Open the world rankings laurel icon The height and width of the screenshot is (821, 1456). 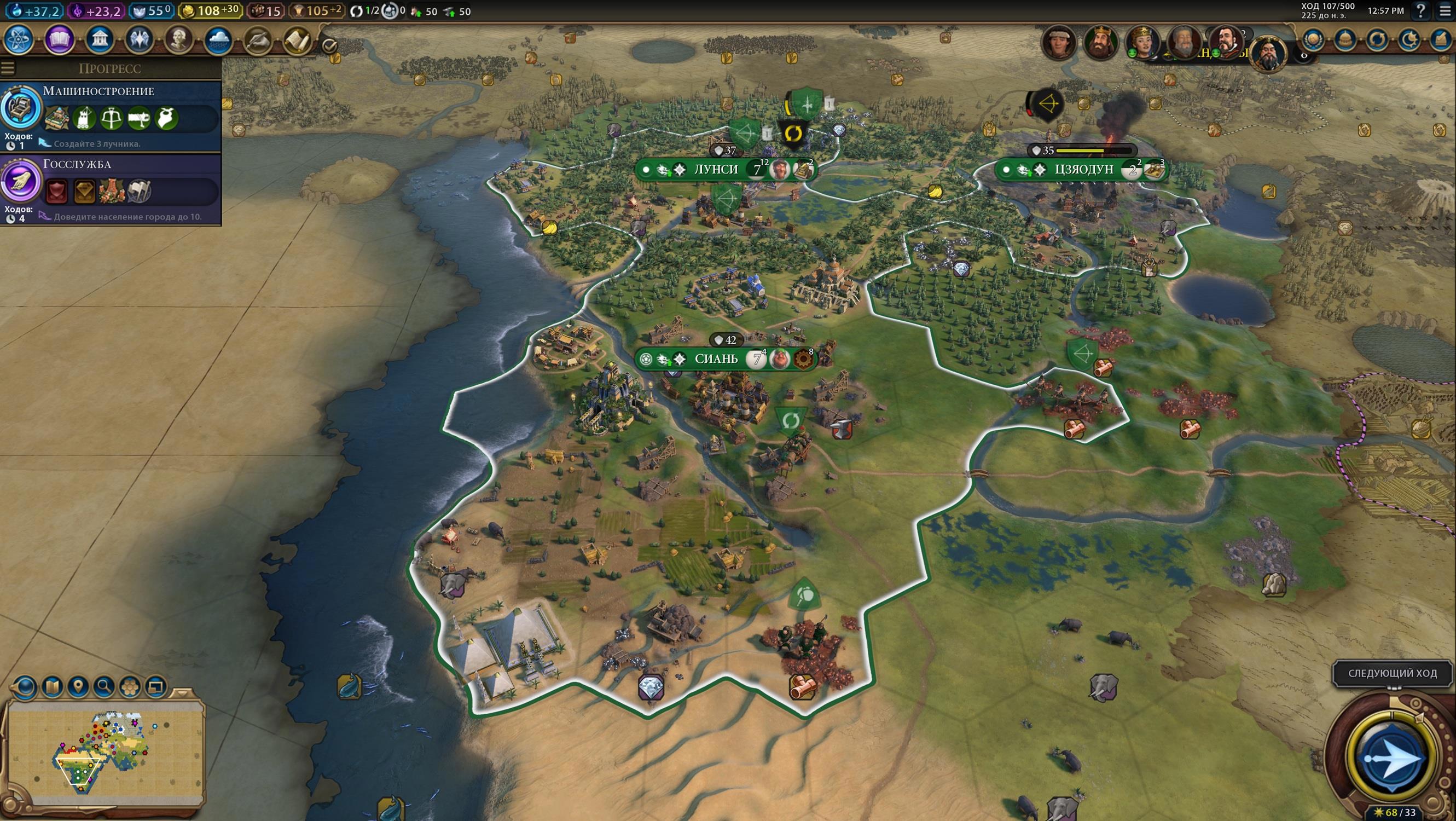click(1313, 40)
